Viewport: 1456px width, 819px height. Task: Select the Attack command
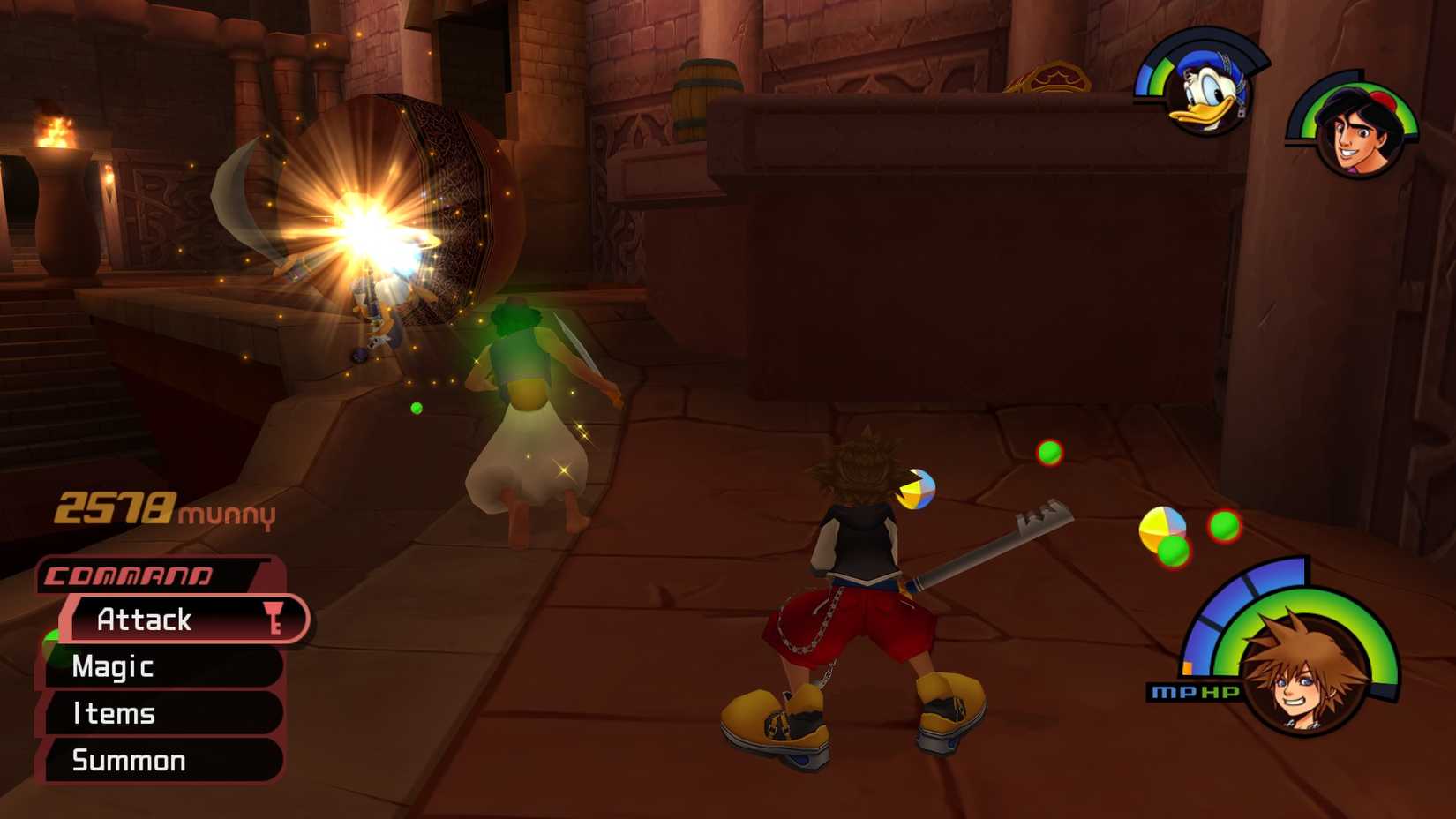[146, 620]
